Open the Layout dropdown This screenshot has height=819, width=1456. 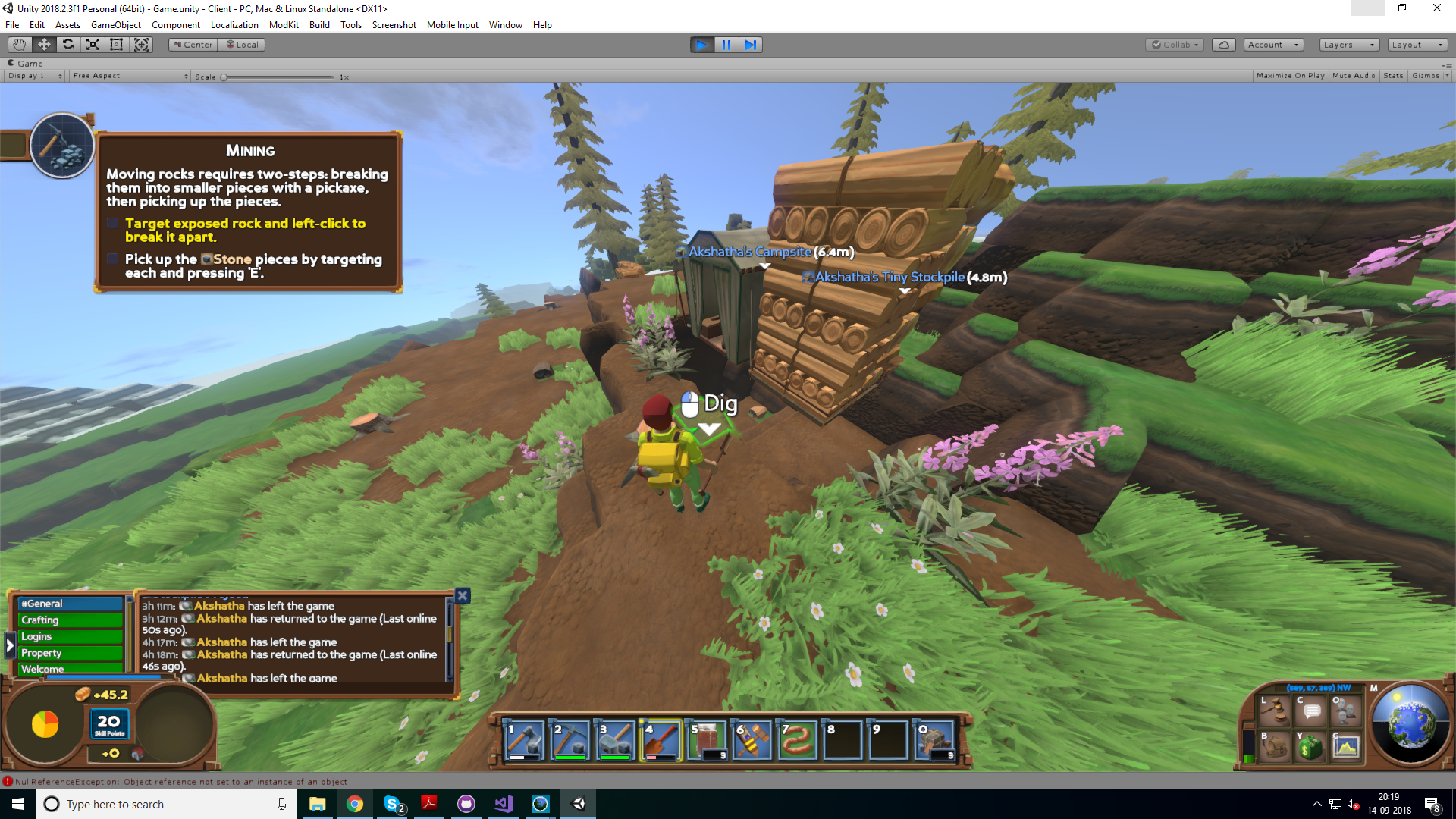pos(1417,44)
